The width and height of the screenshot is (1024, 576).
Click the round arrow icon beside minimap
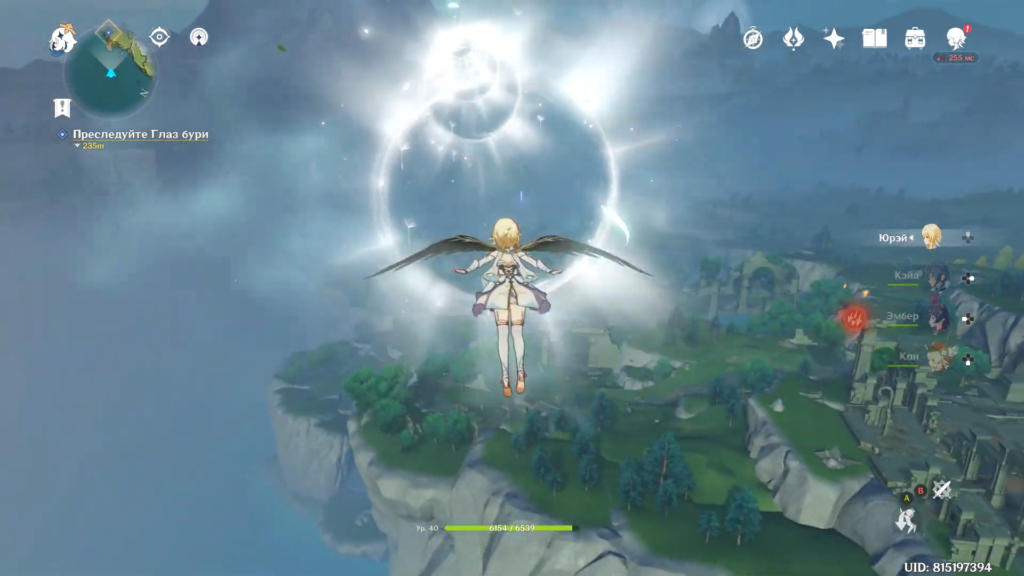[198, 37]
